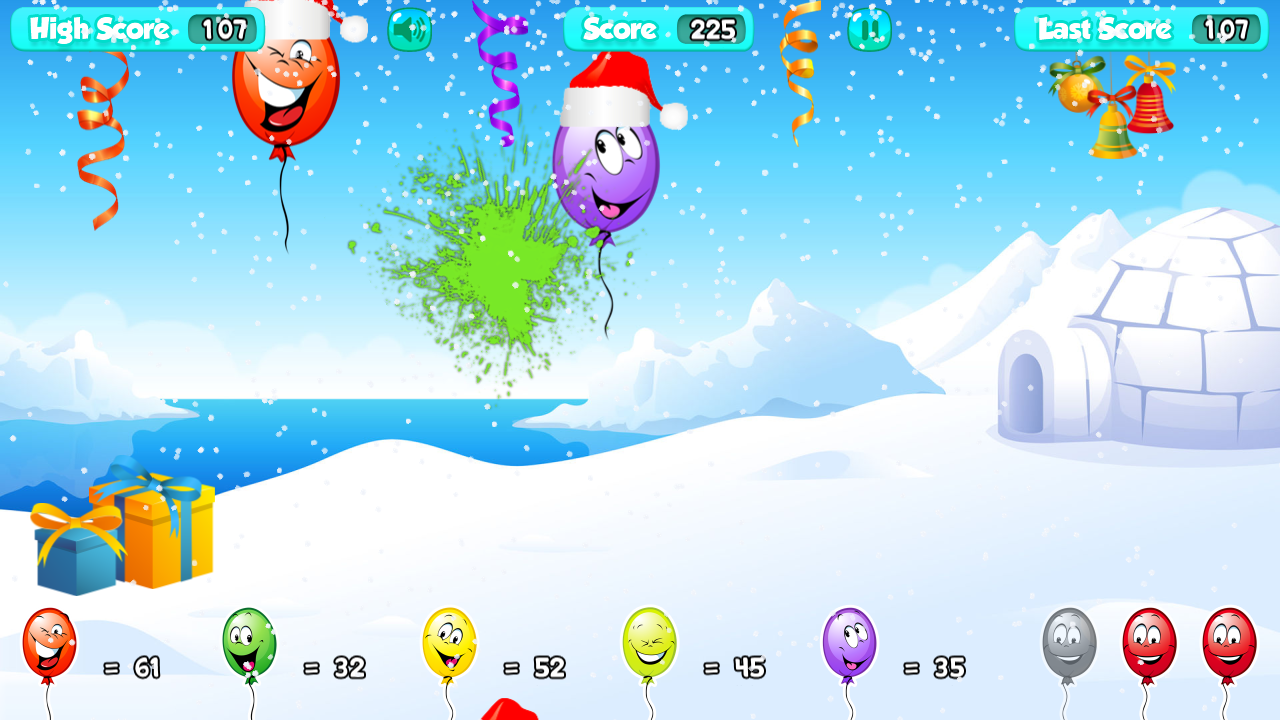Open the Last Score panel

pos(1140,29)
